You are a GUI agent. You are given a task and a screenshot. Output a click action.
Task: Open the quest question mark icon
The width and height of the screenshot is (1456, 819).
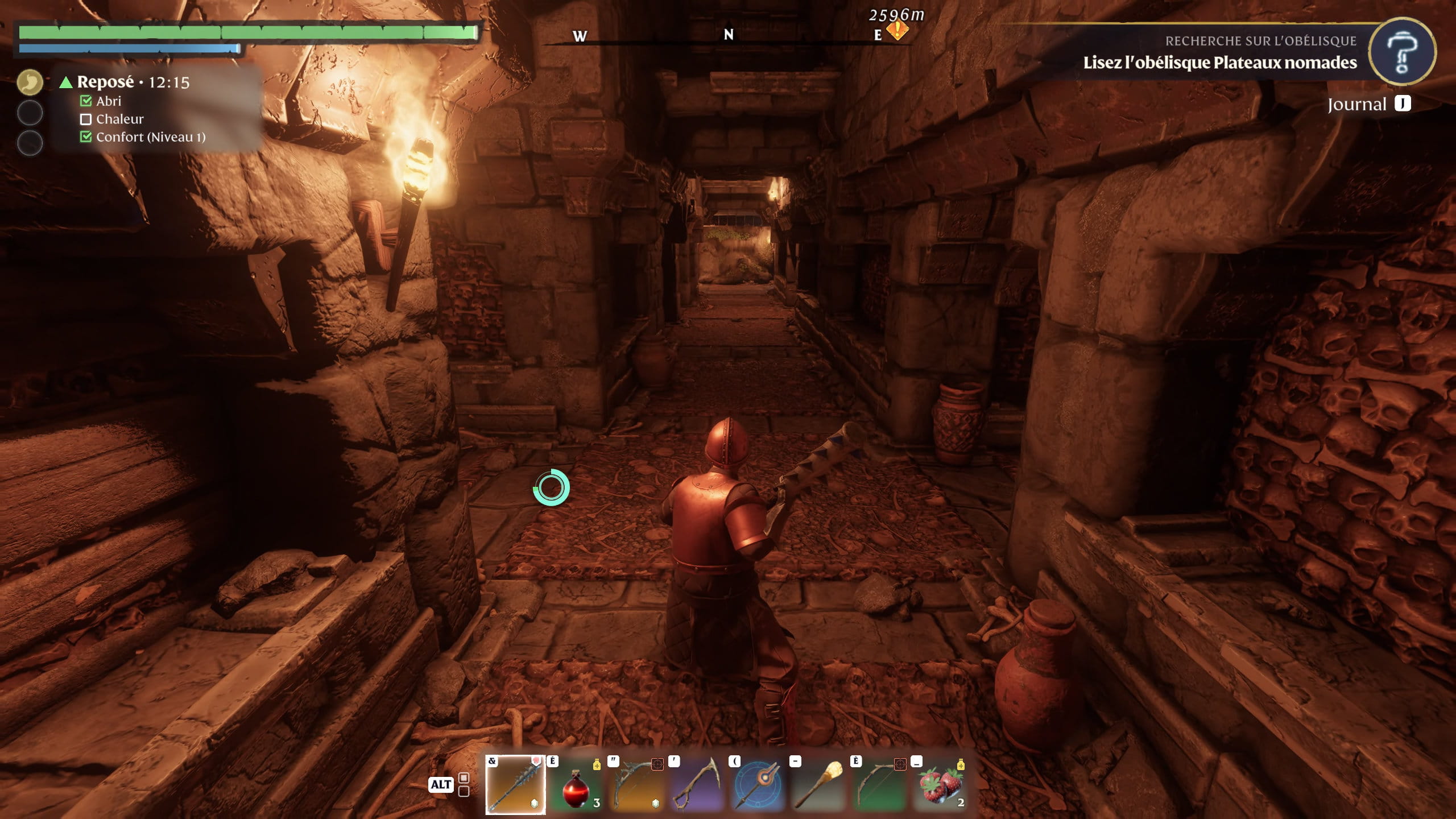(x=1401, y=52)
